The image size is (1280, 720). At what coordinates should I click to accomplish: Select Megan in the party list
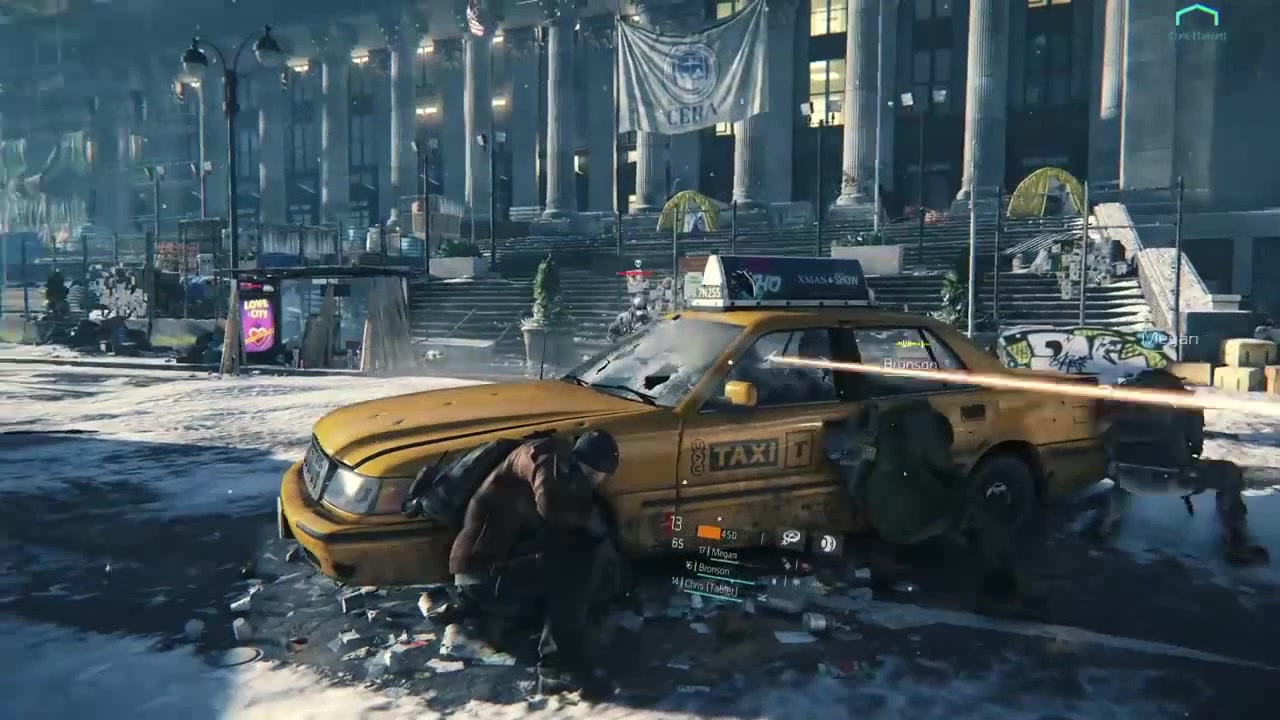point(724,554)
